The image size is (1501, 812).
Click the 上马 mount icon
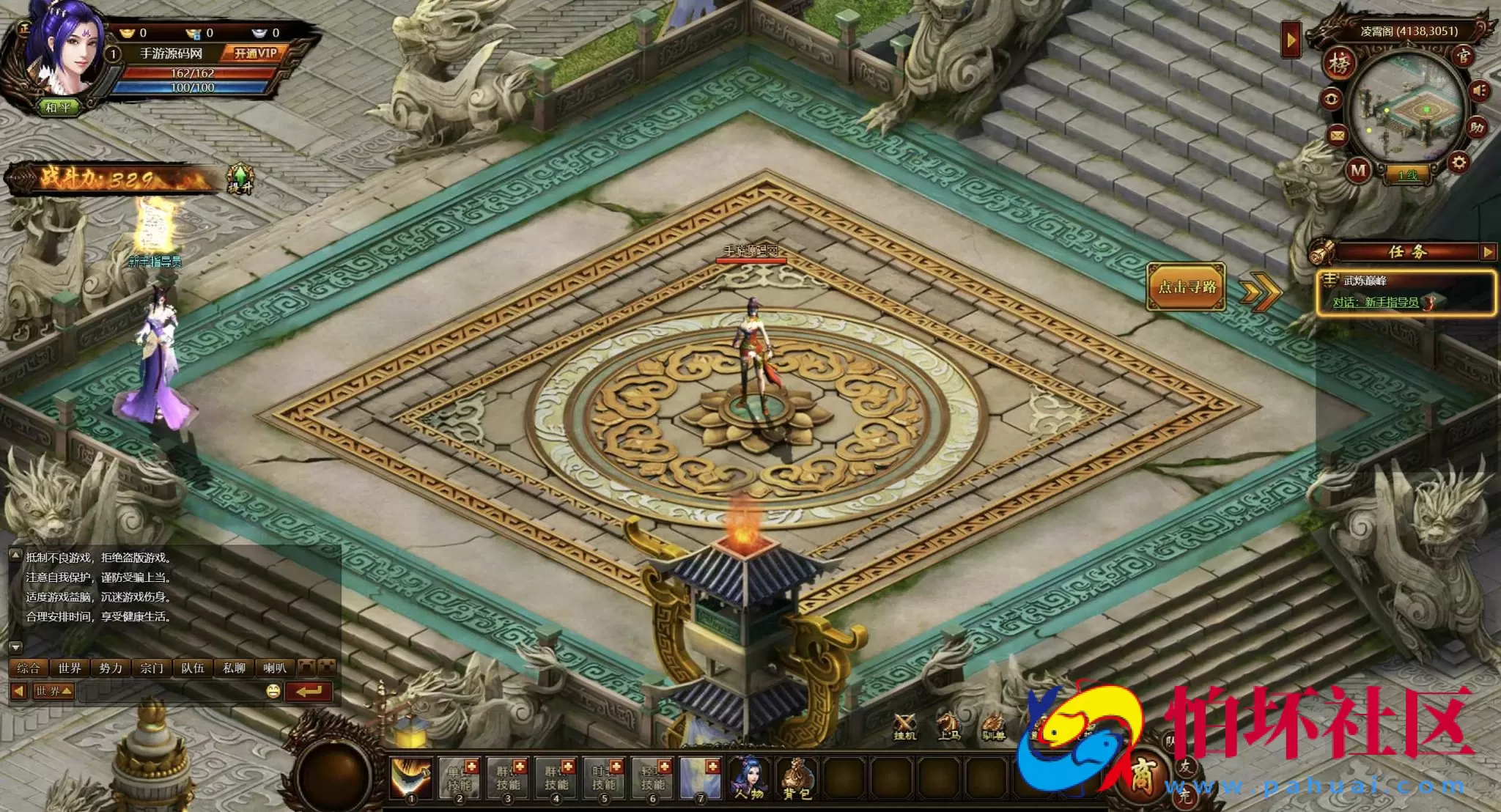pyautogui.click(x=948, y=721)
